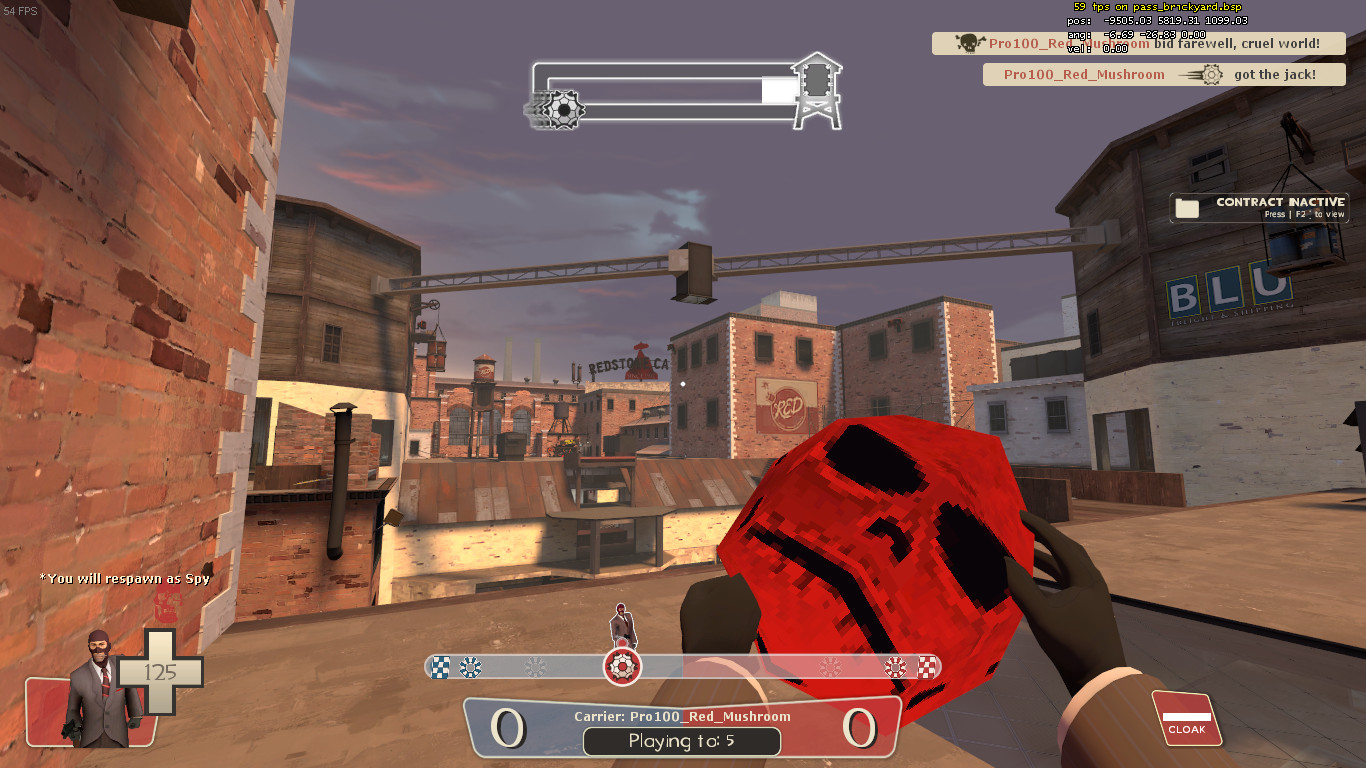Select the Spy carrier figure above the passtime bar
This screenshot has height=768, width=1366.
tap(623, 623)
